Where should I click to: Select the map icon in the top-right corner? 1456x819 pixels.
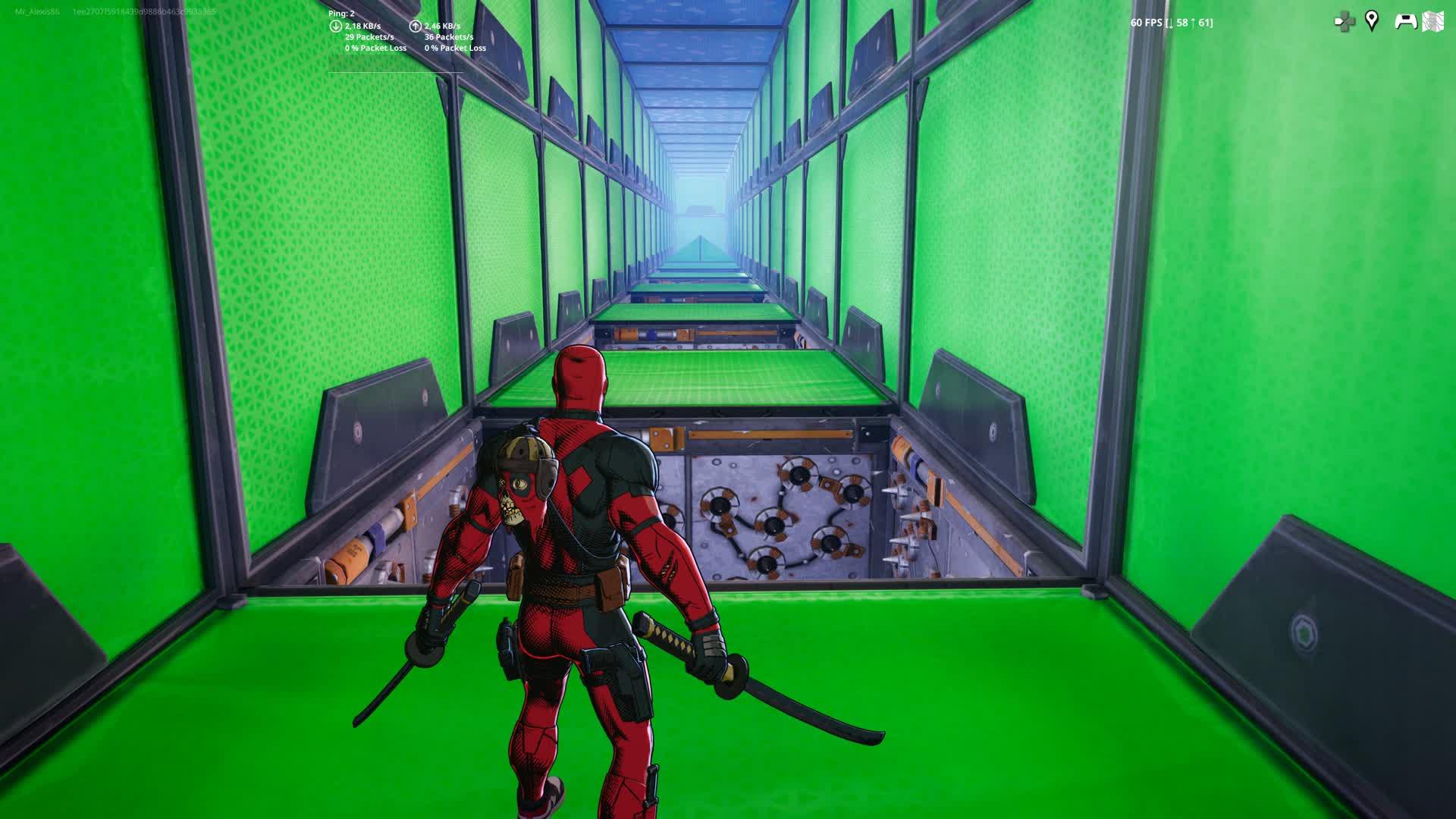1432,21
